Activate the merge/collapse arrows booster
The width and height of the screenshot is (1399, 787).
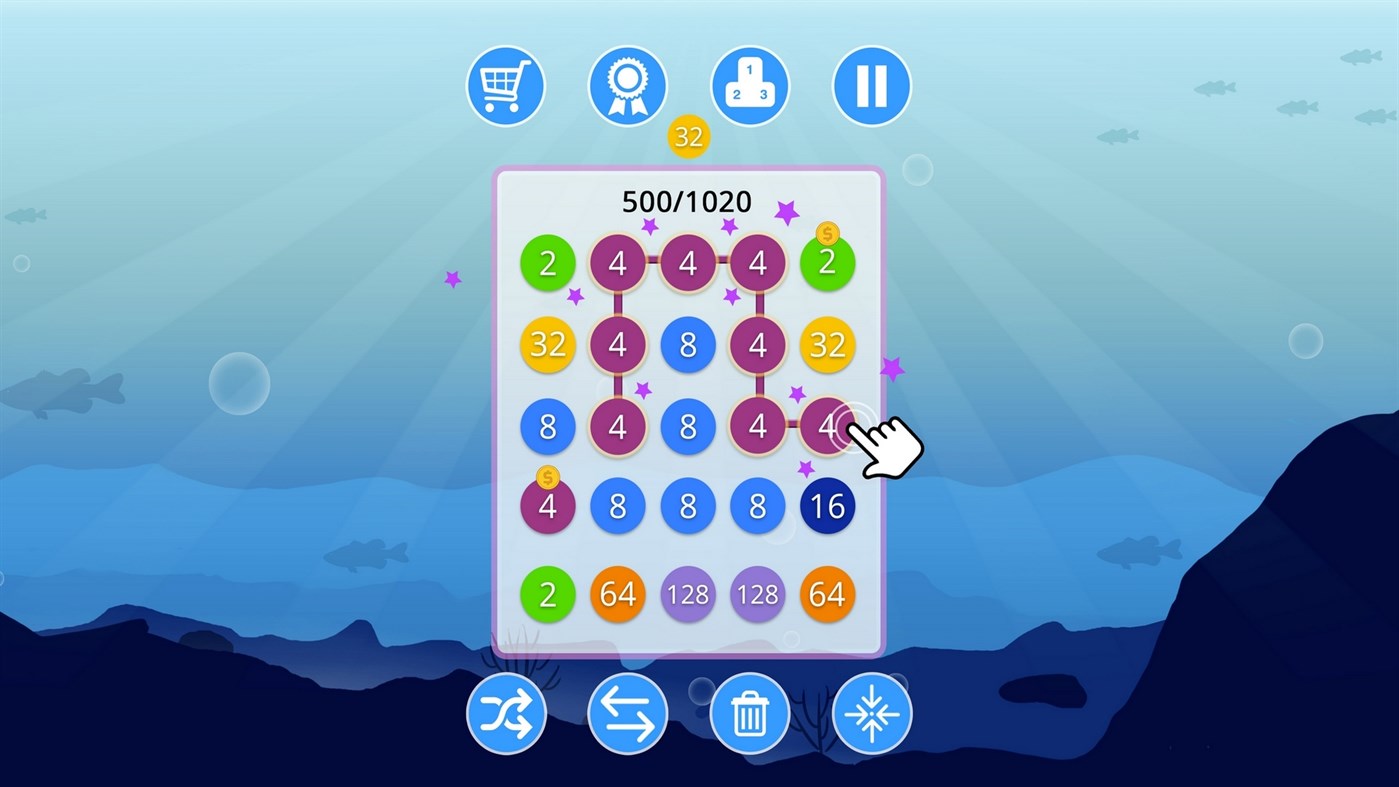coord(871,712)
